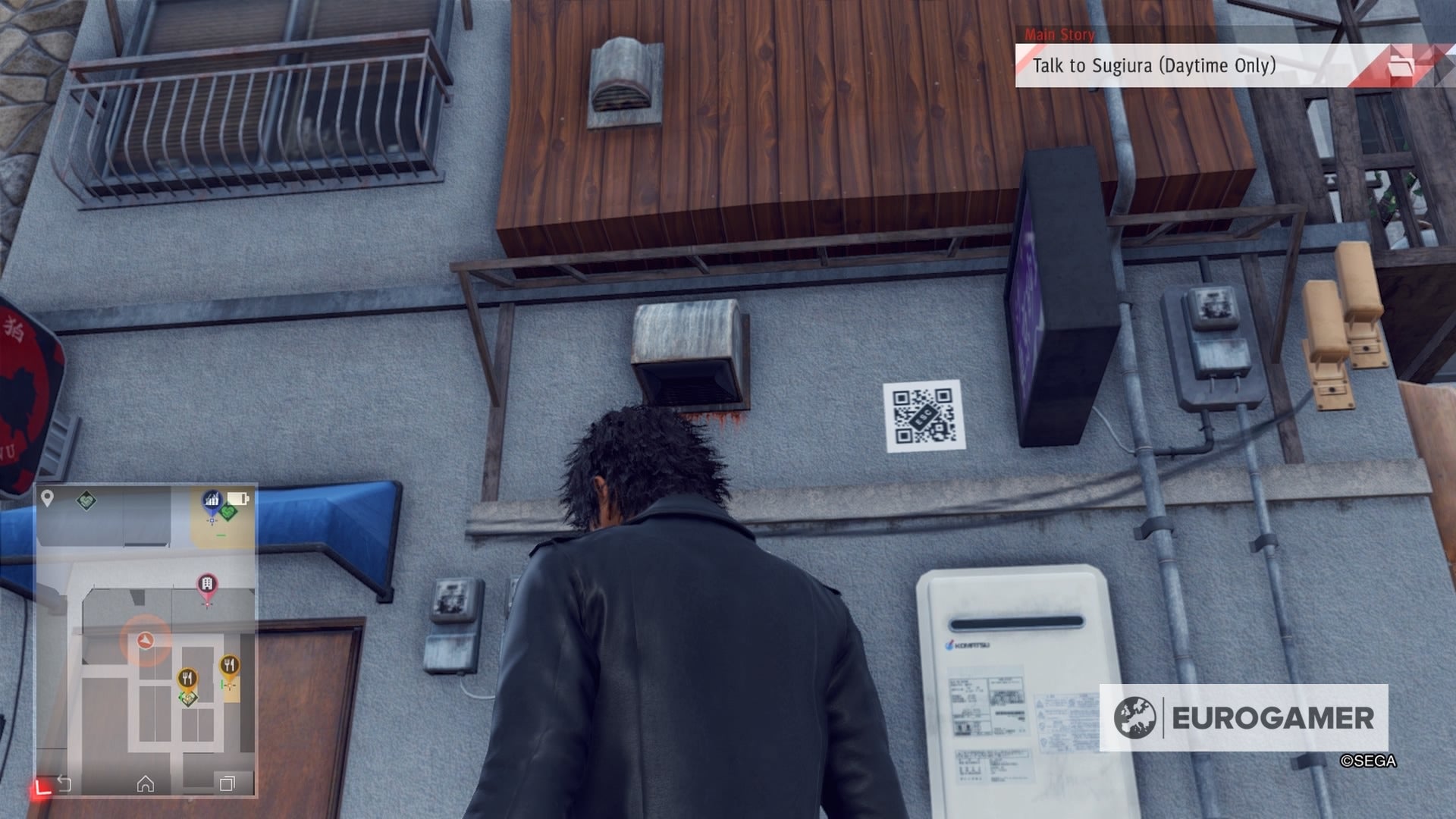
Task: Expand the red L prompt at minimap corner
Action: pos(43,786)
